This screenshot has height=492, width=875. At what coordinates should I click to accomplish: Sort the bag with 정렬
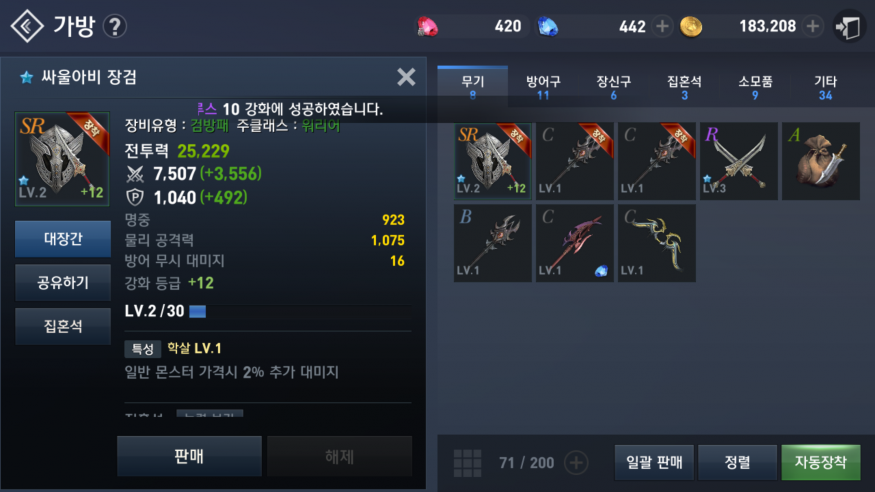pos(738,462)
